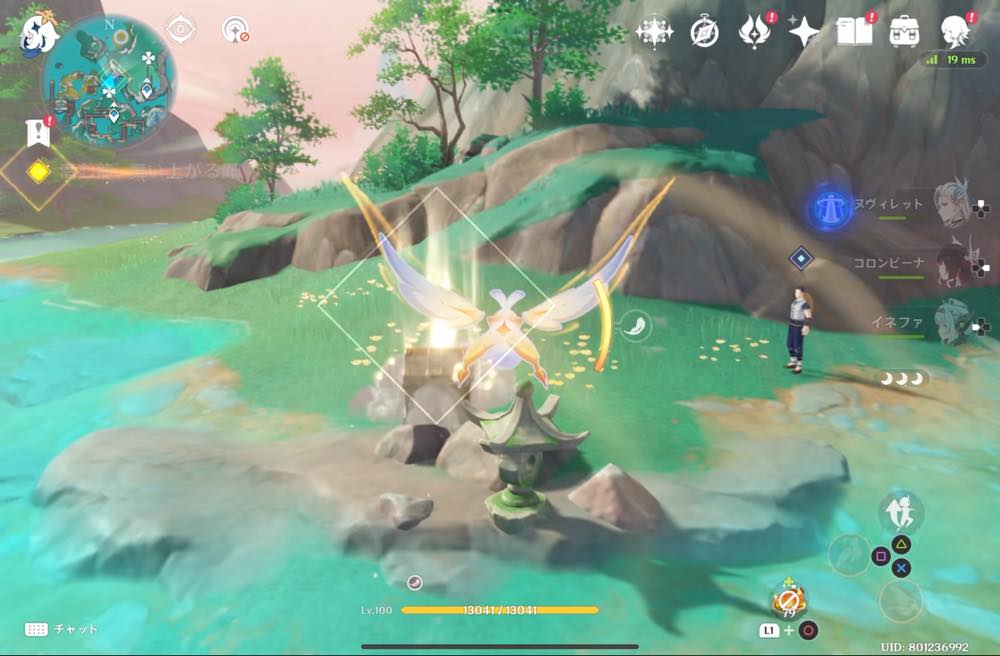Open the four-point star wish icon

[803, 32]
